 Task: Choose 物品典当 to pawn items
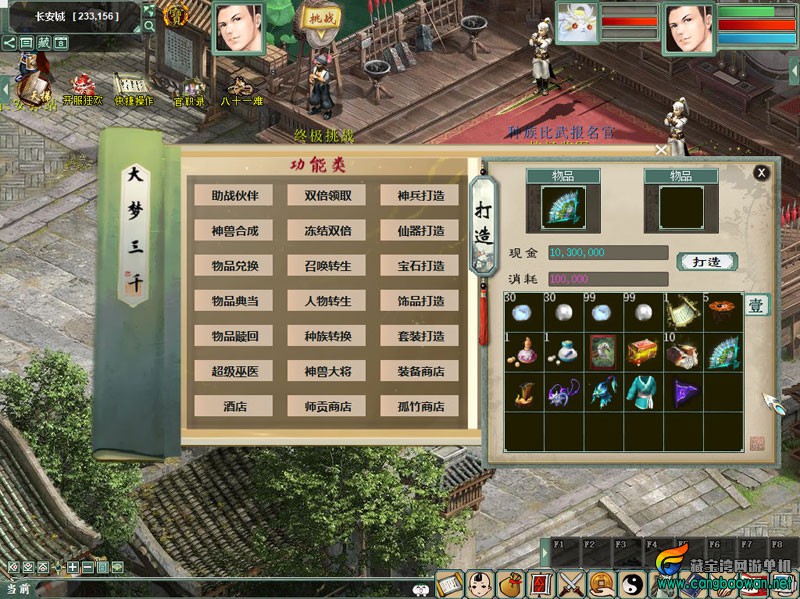[x=235, y=301]
